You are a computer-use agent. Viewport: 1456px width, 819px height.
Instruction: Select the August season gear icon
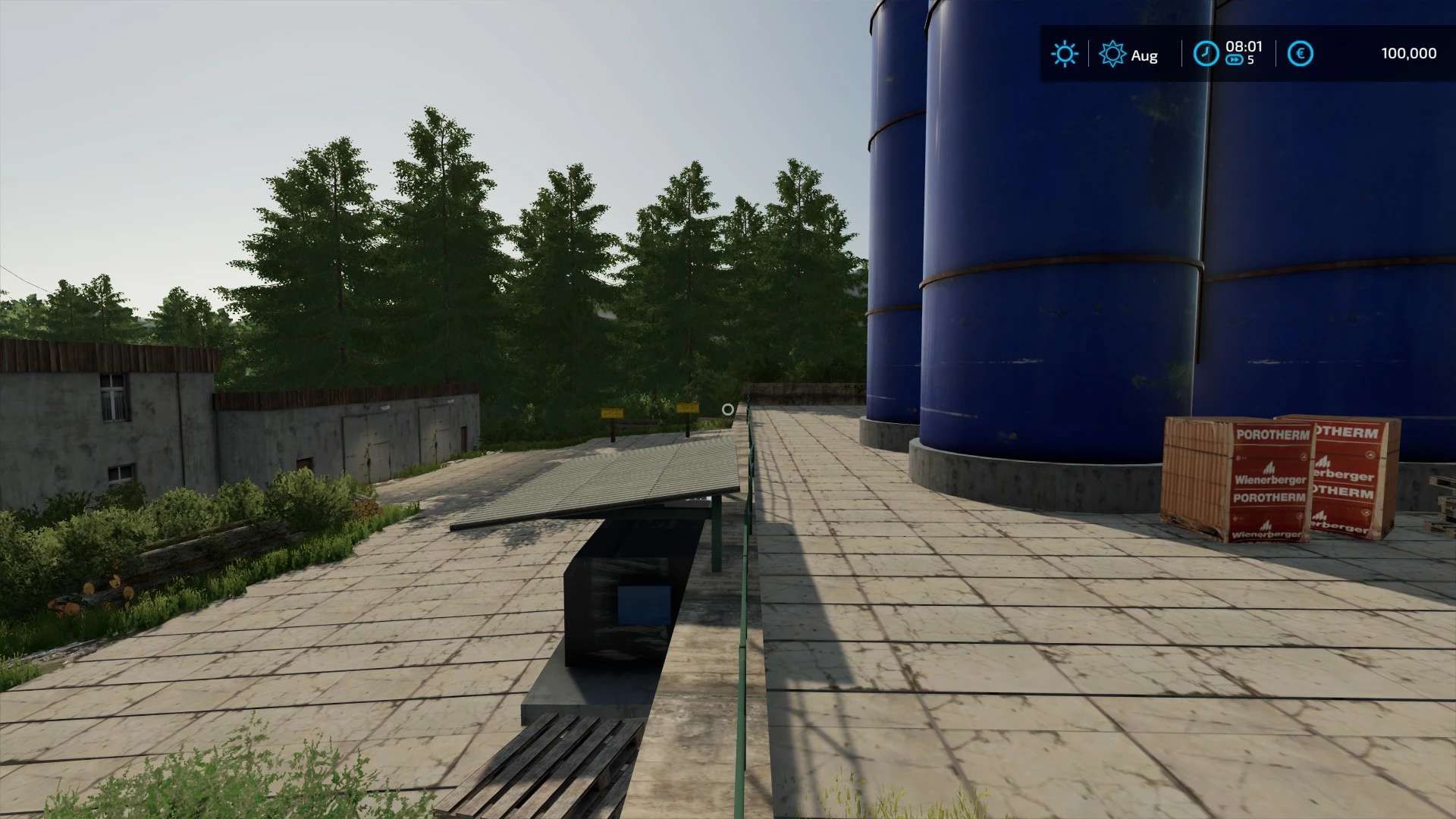1112,54
